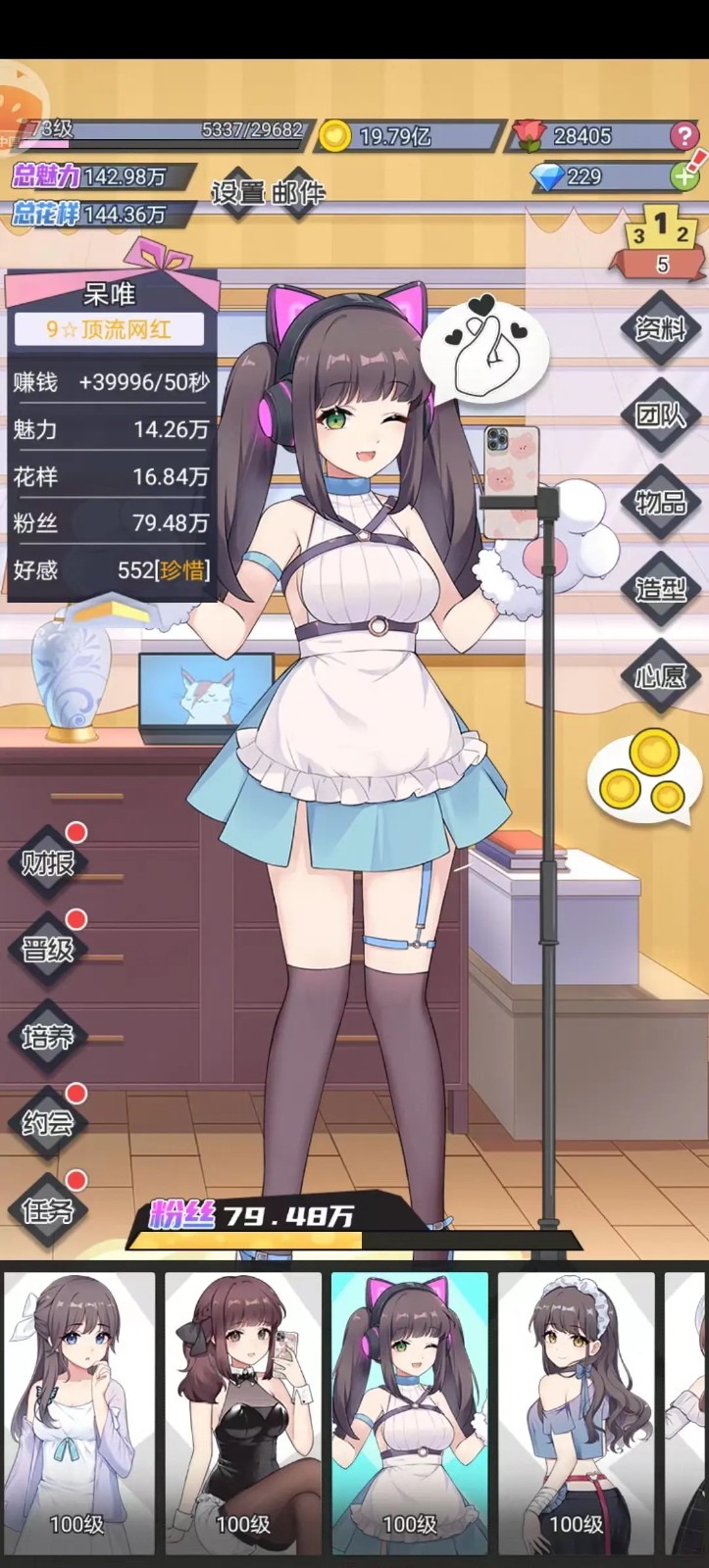Open the rose help question mark
This screenshot has width=709, height=1568.
pos(684,136)
